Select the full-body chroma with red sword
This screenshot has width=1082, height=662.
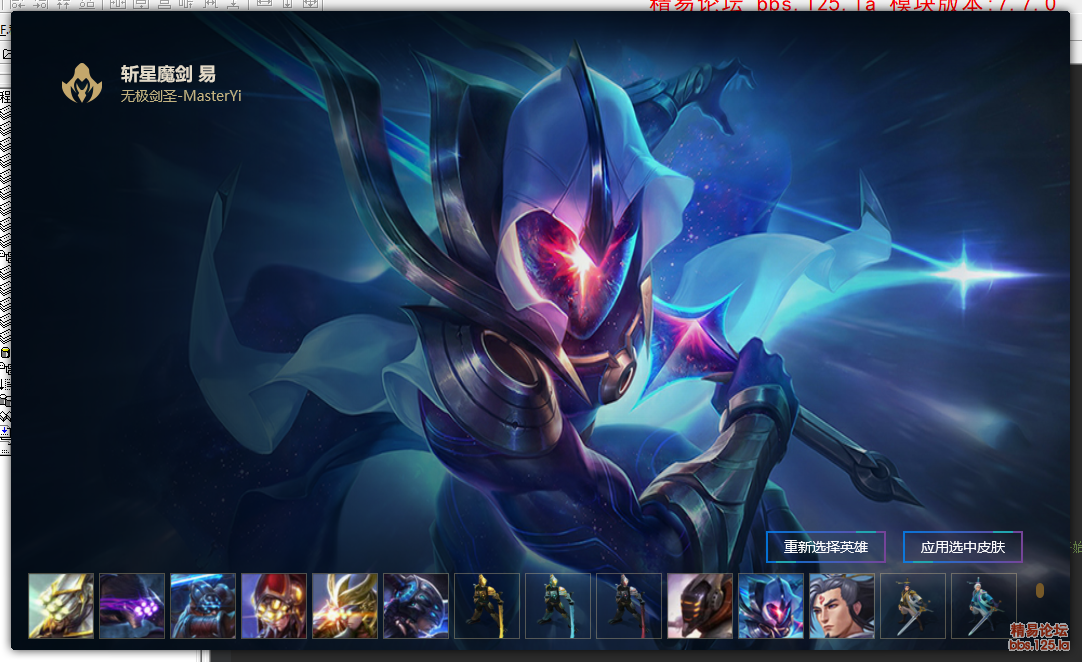[x=629, y=605]
